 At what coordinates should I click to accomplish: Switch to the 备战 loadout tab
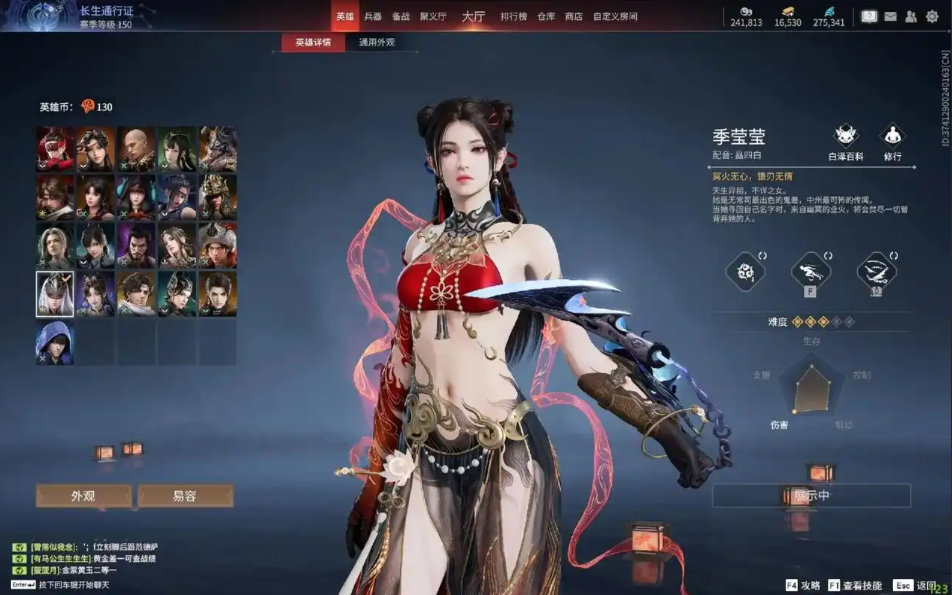click(x=401, y=17)
